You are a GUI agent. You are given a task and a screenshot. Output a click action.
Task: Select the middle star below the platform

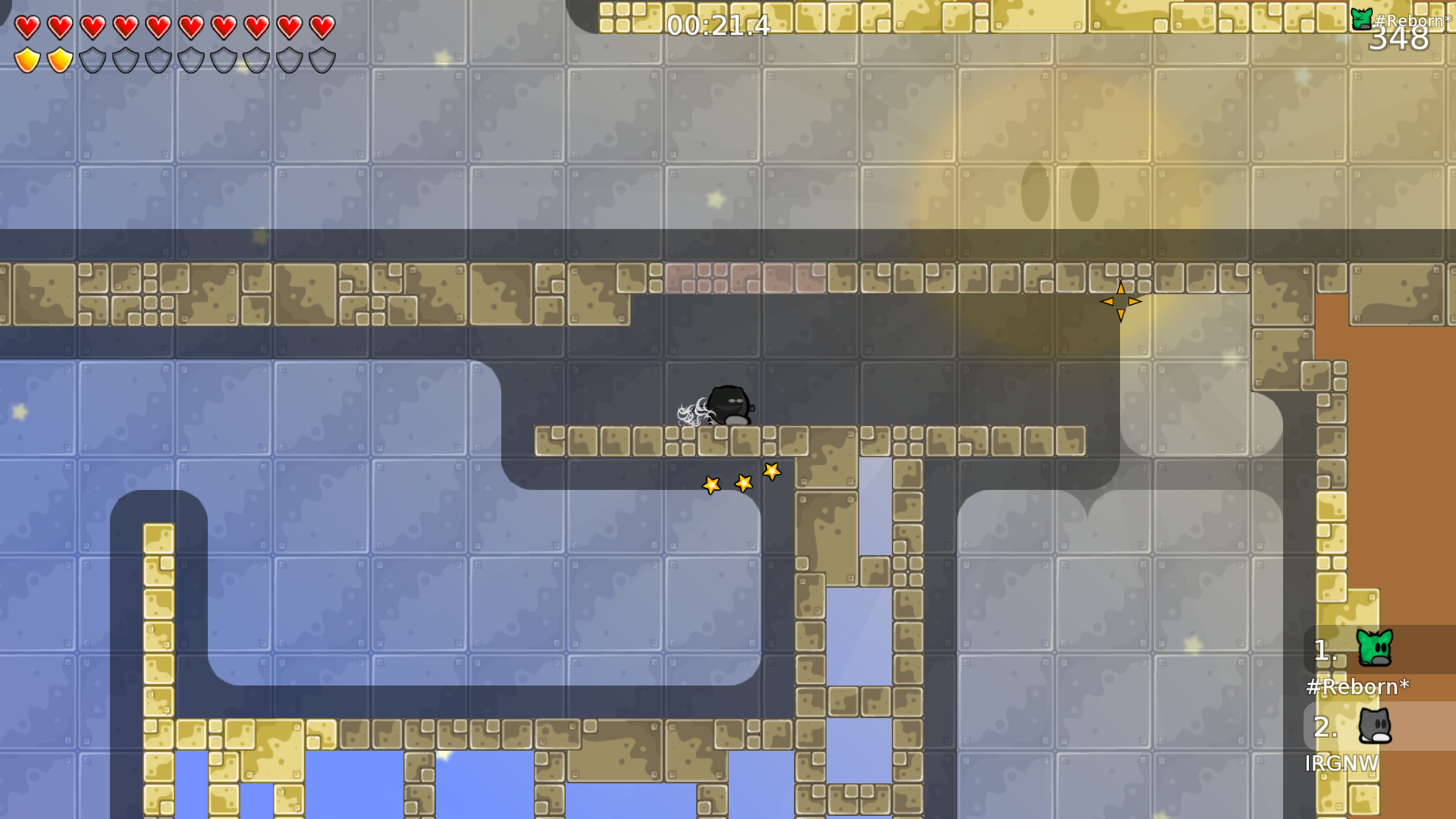point(742,483)
